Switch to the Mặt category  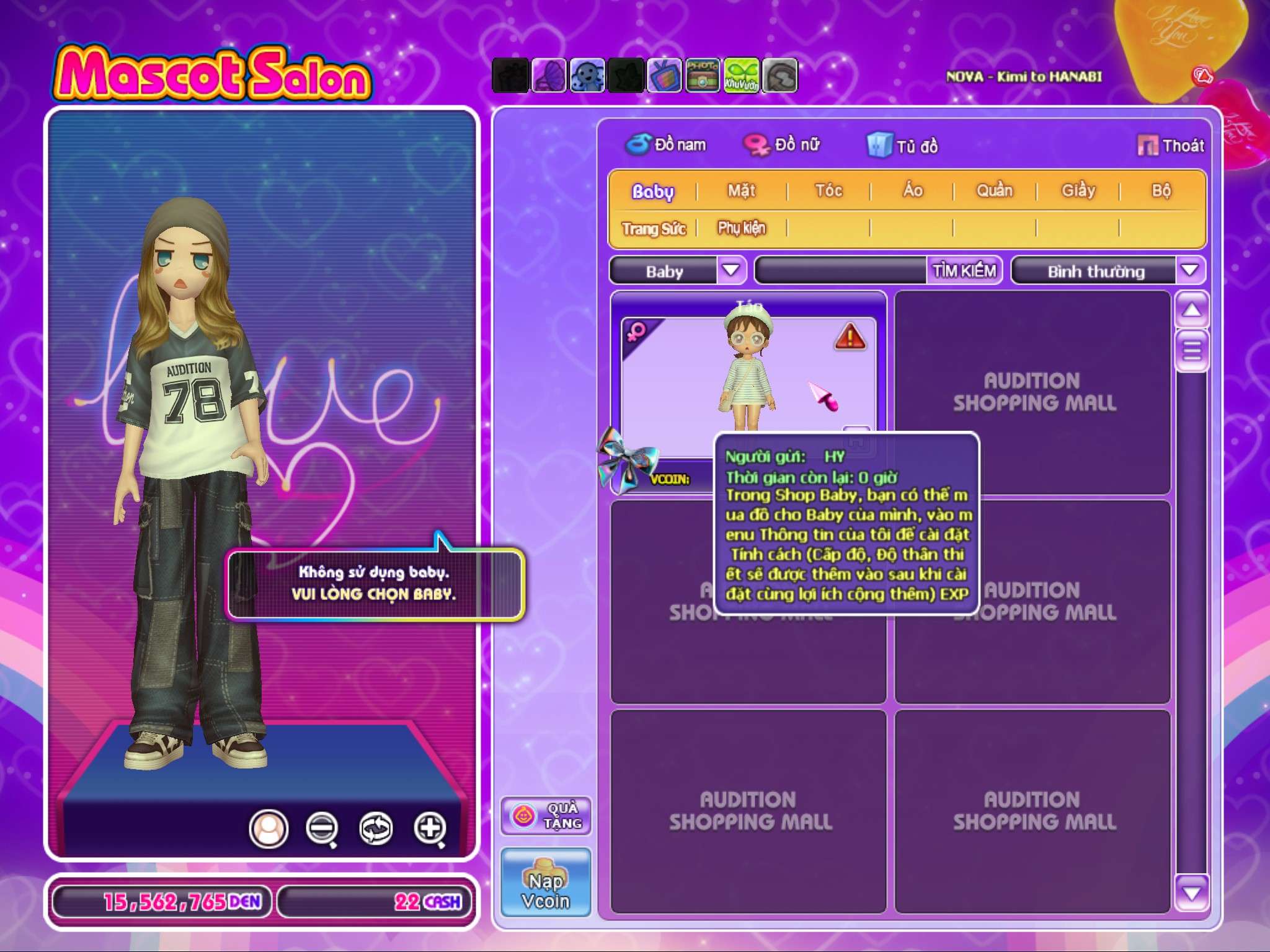[x=742, y=191]
